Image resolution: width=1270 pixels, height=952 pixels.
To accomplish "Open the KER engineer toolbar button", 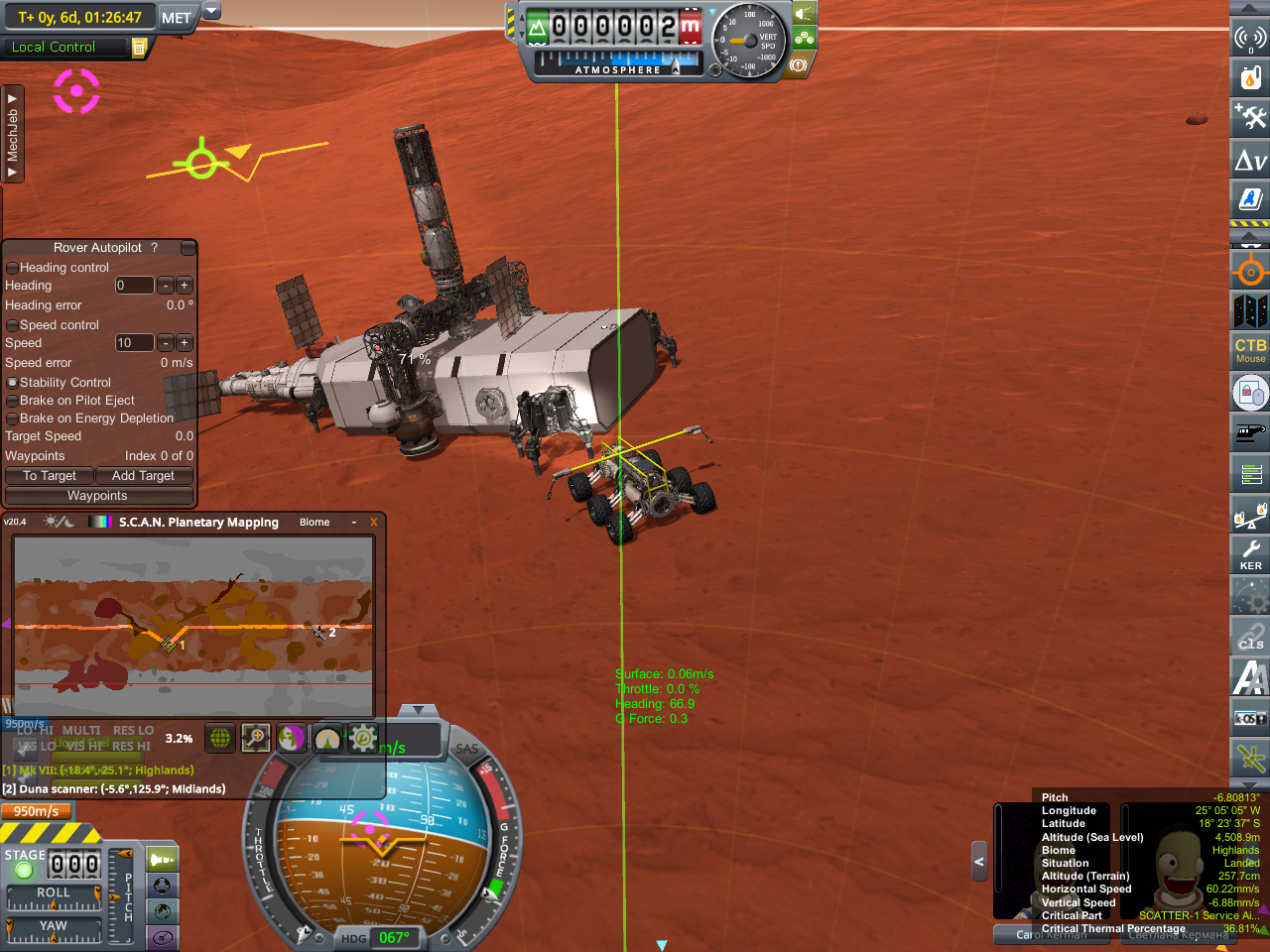I will click(x=1250, y=554).
